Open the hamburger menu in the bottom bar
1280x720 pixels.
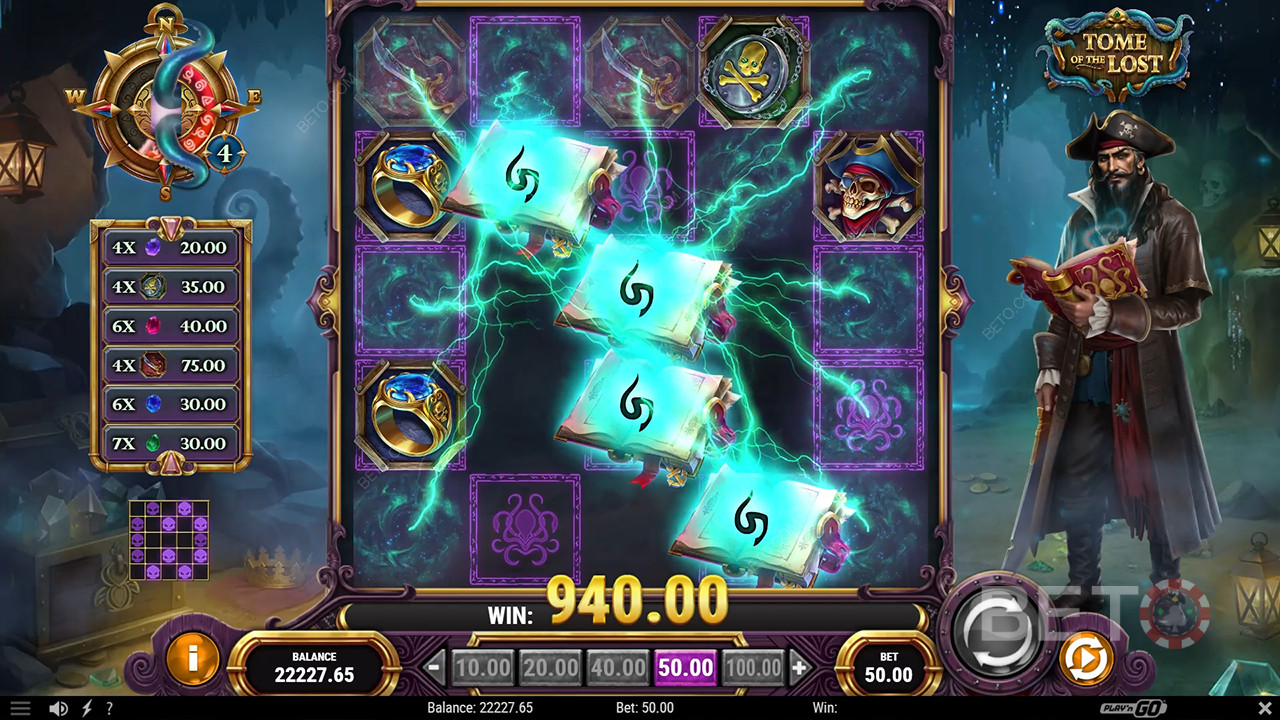click(20, 708)
